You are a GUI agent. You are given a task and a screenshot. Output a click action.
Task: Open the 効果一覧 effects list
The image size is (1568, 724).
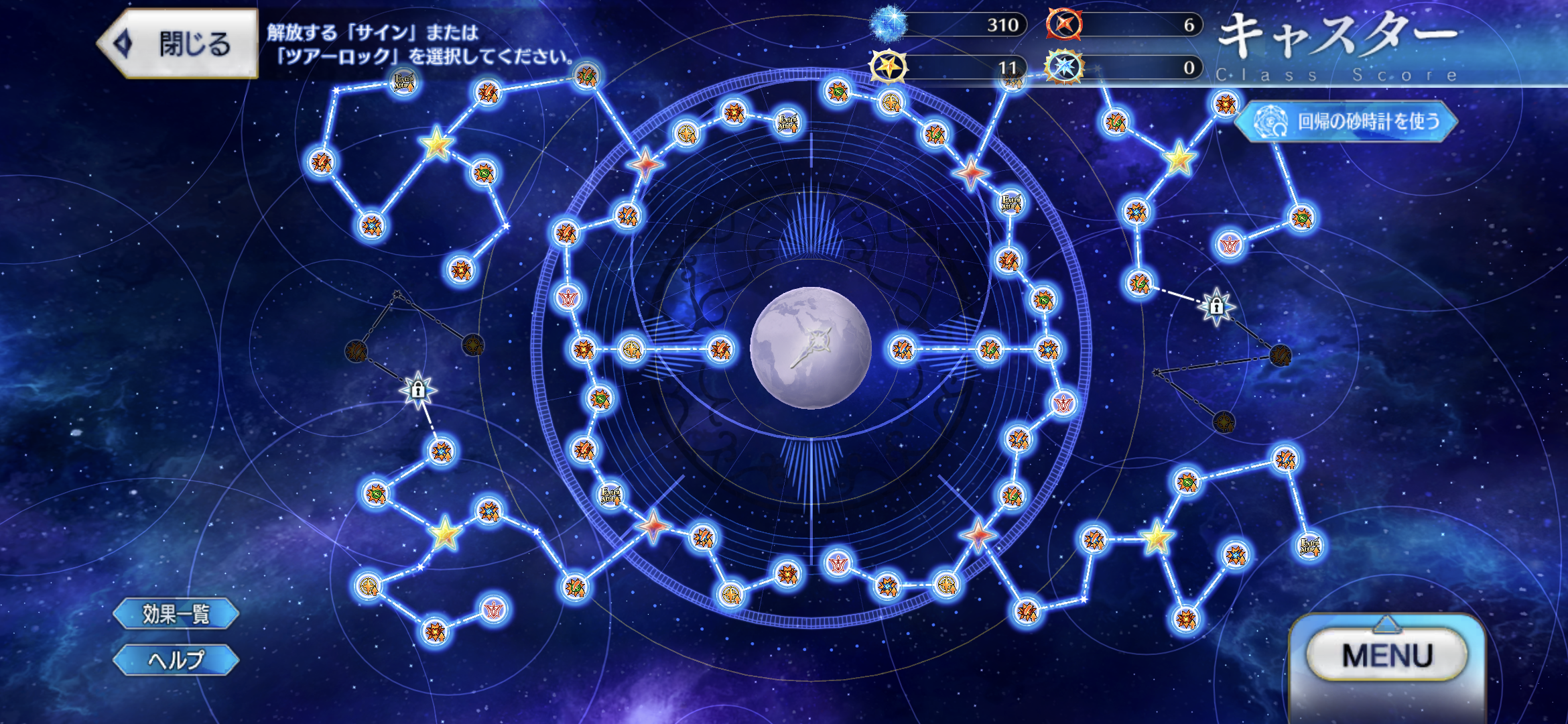point(176,613)
